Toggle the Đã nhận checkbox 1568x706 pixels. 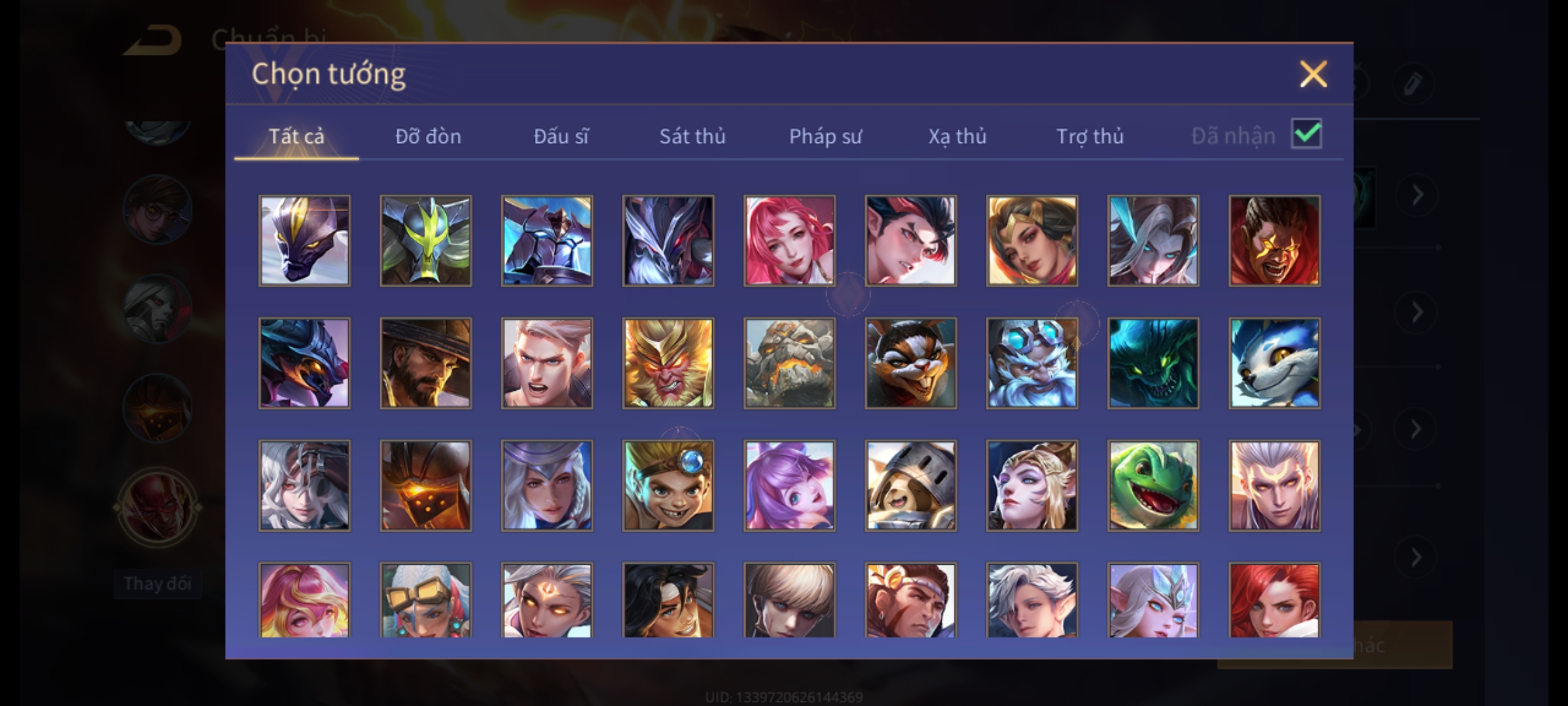click(x=1306, y=134)
